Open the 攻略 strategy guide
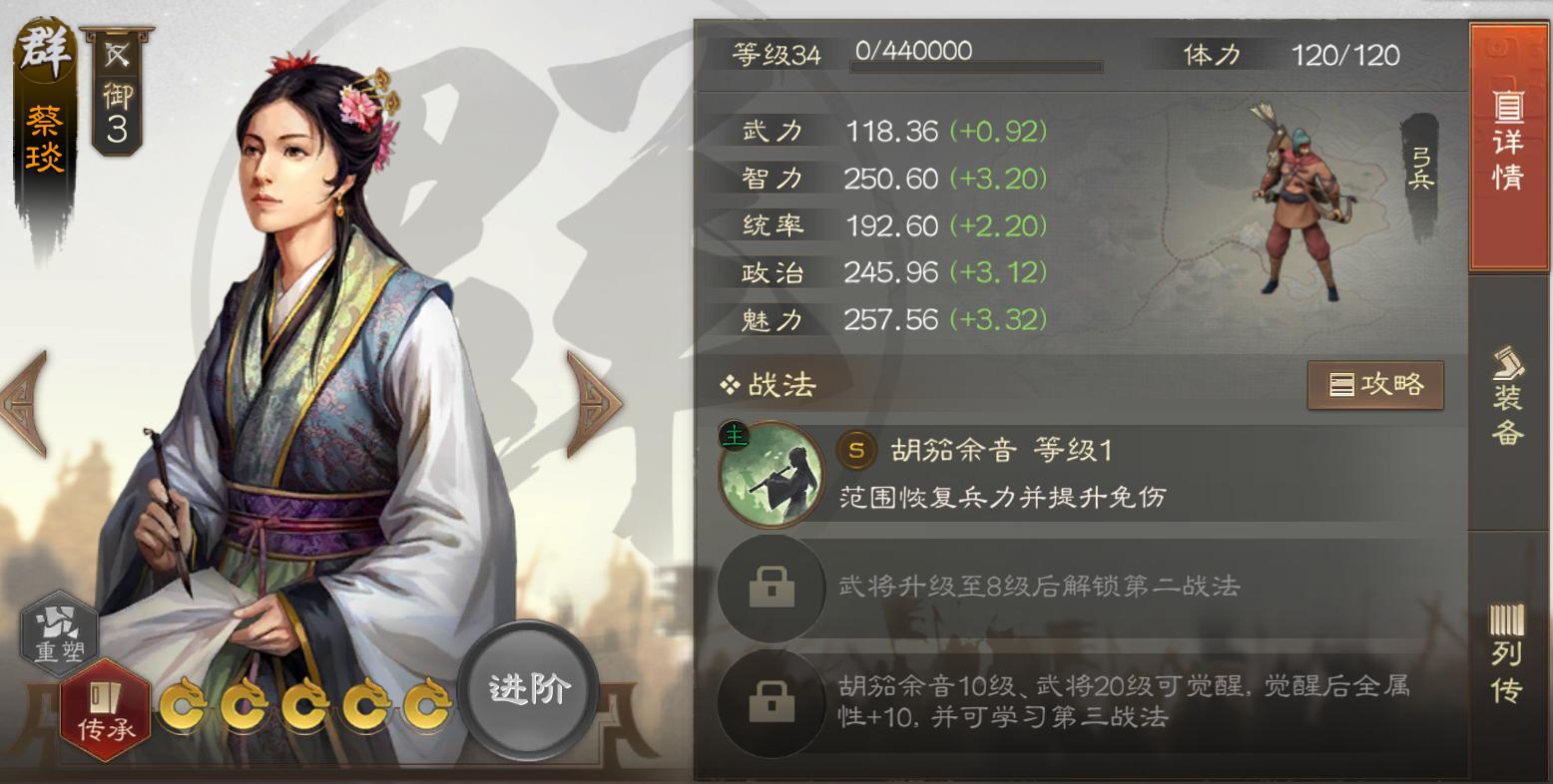The width and height of the screenshot is (1553, 784). click(1375, 385)
